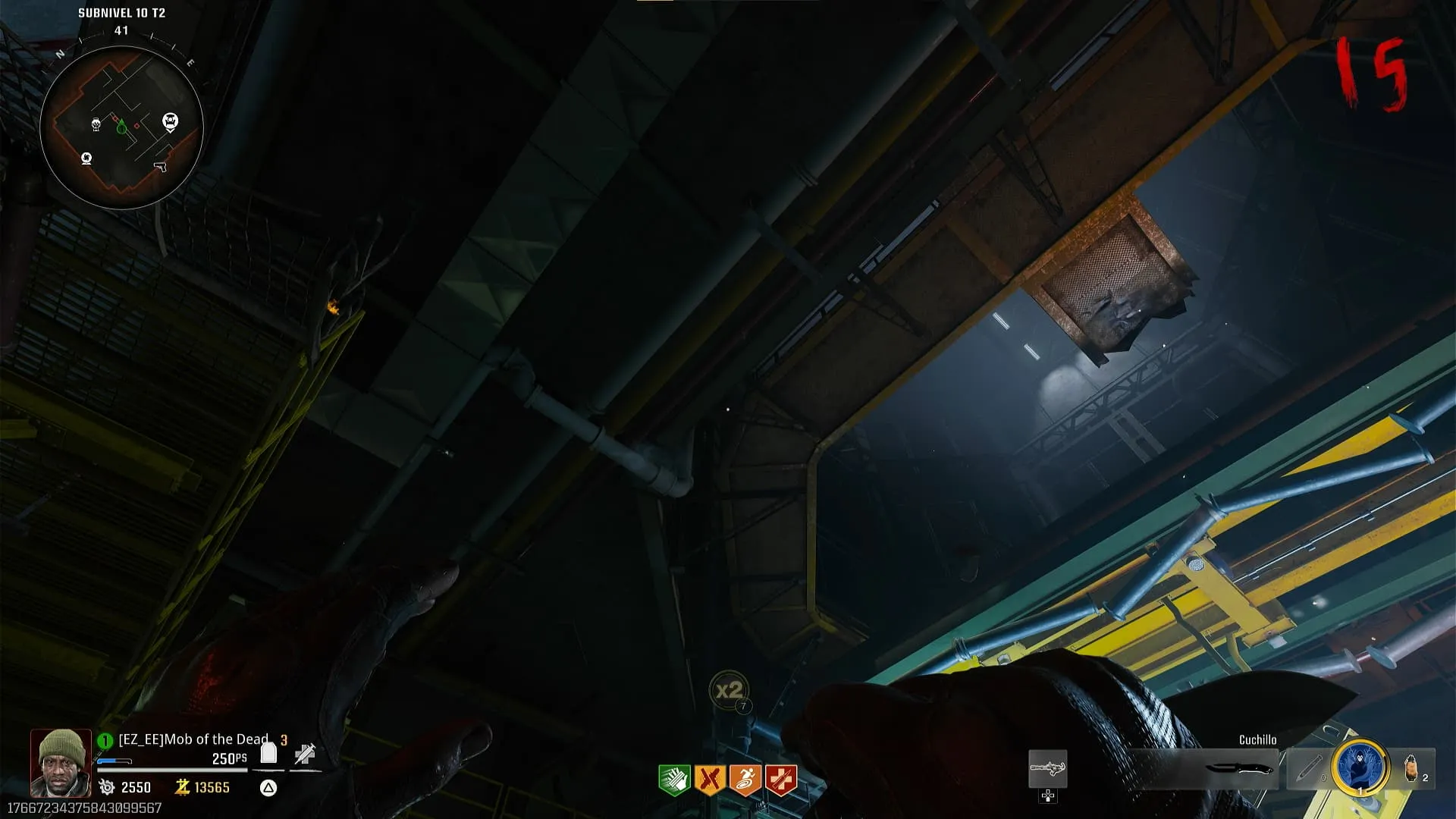Select the launcher weapon slot
Image resolution: width=1456 pixels, height=819 pixels.
1047,769
